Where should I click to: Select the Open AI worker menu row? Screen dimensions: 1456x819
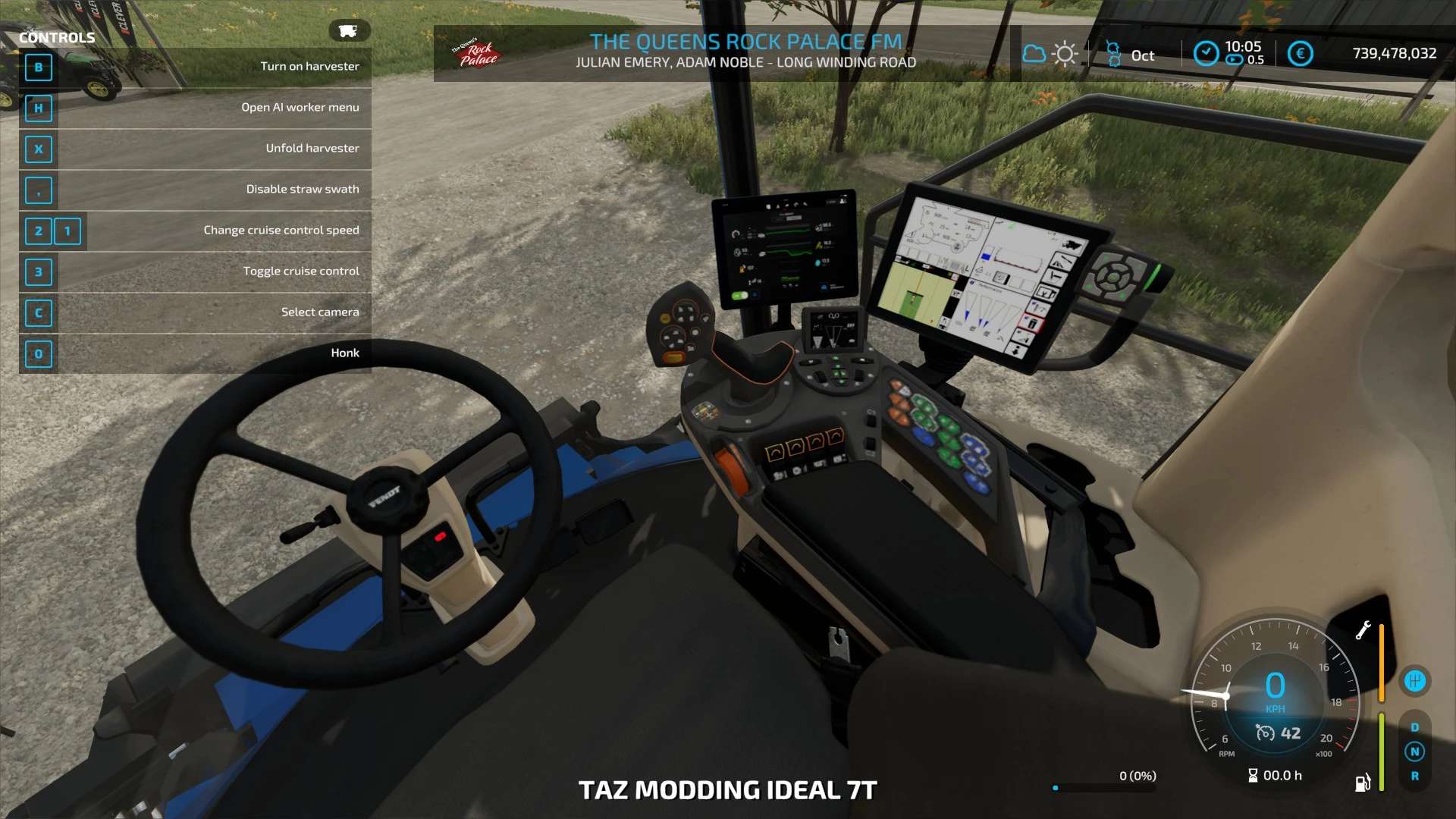[196, 108]
